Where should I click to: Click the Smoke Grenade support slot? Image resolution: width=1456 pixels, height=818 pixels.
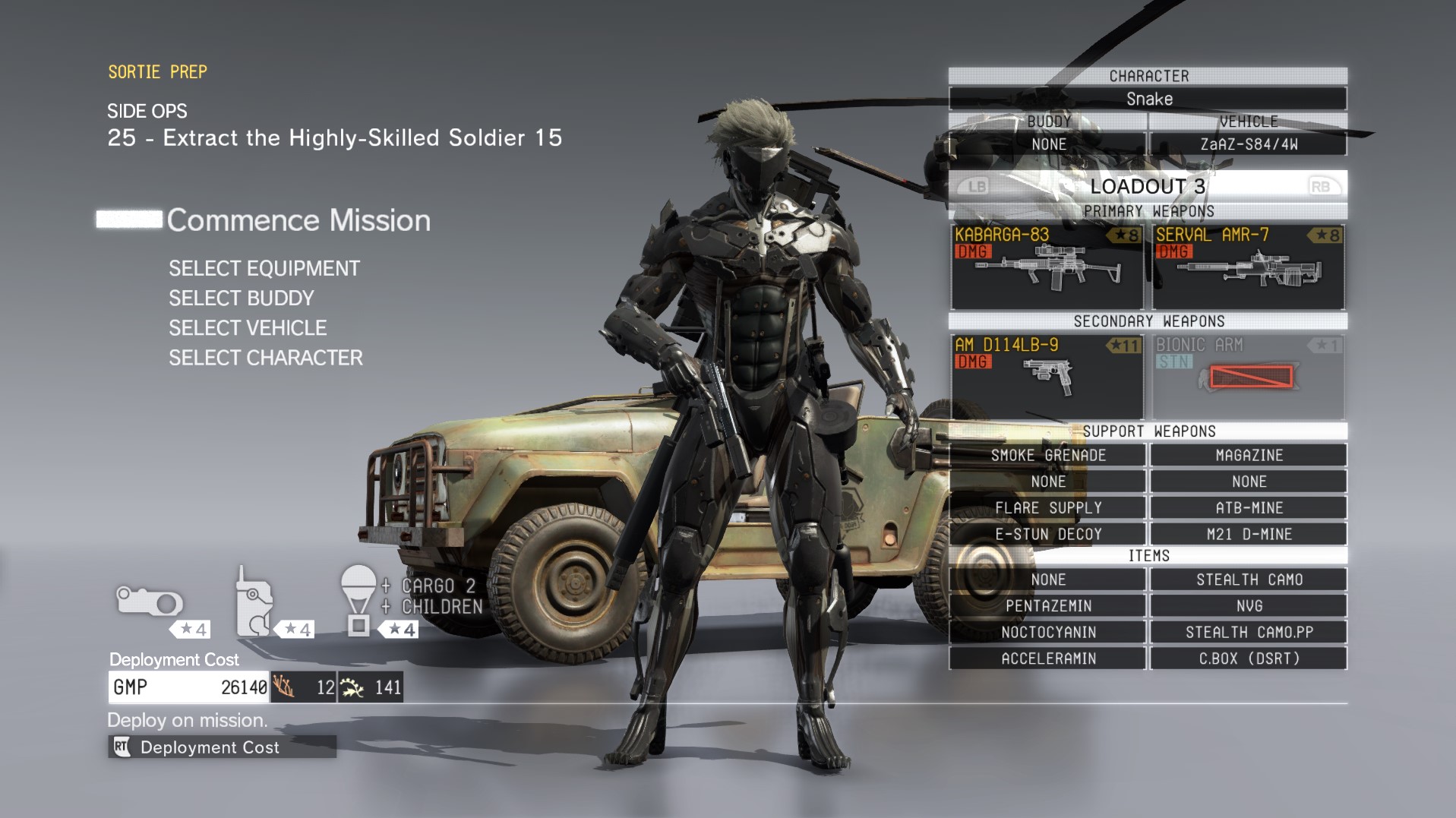point(1048,455)
